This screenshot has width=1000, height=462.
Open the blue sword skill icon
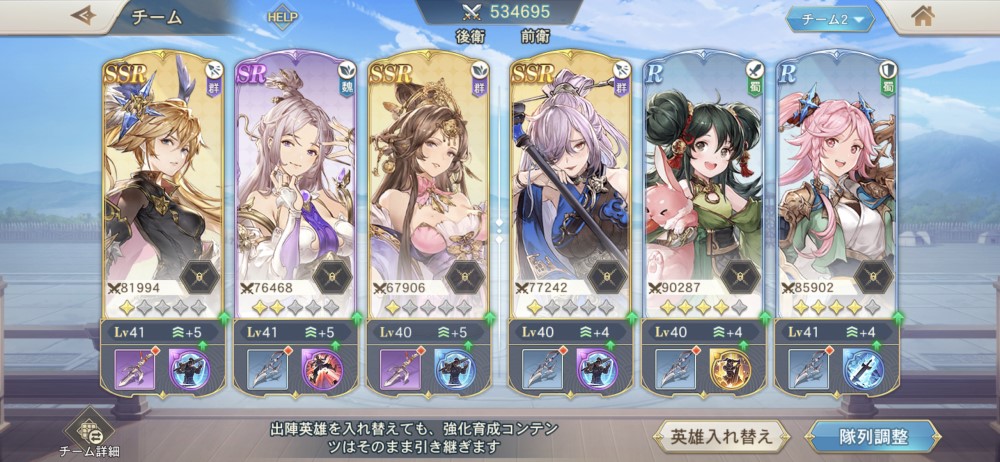coord(860,369)
